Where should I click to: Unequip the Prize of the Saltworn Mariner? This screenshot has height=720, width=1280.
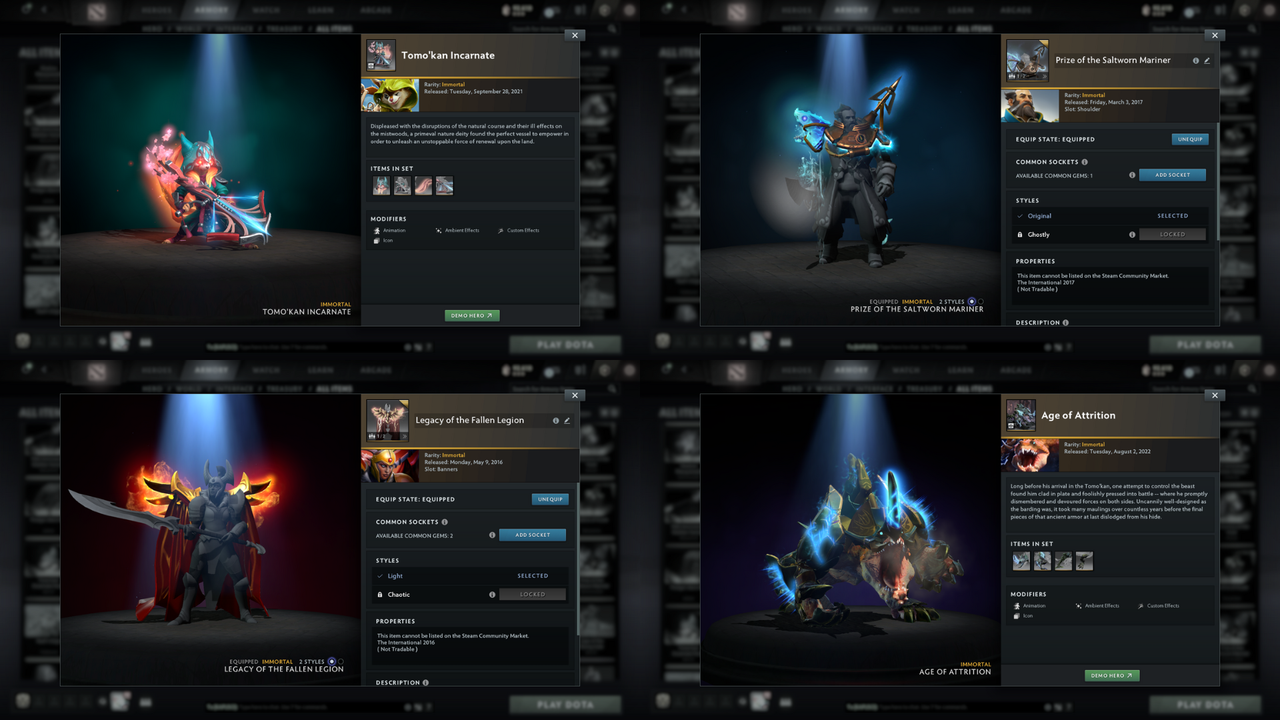click(1189, 139)
